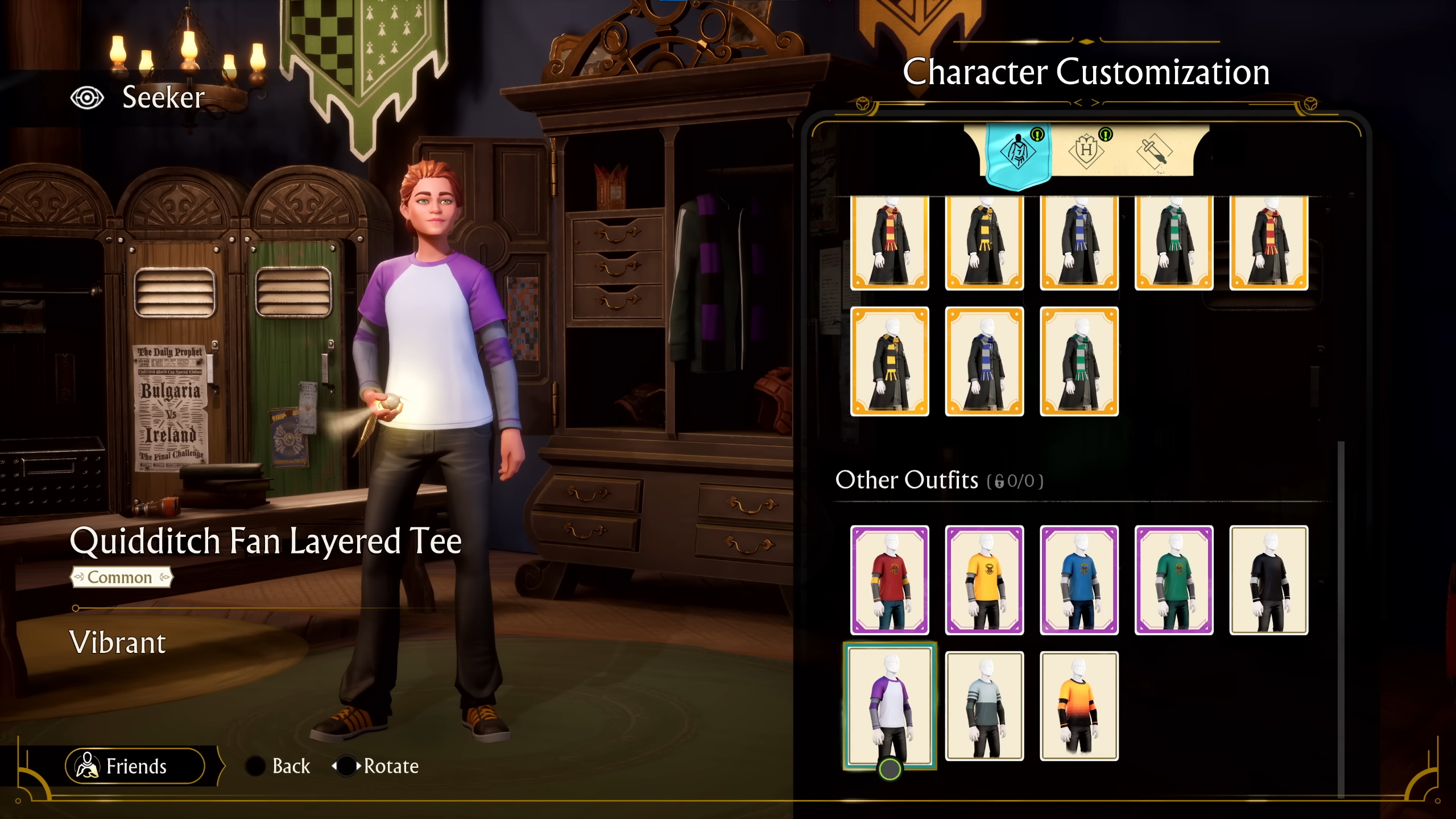Screen dimensions: 1456x819
Task: Switch to the house crest tab
Action: coord(1086,151)
